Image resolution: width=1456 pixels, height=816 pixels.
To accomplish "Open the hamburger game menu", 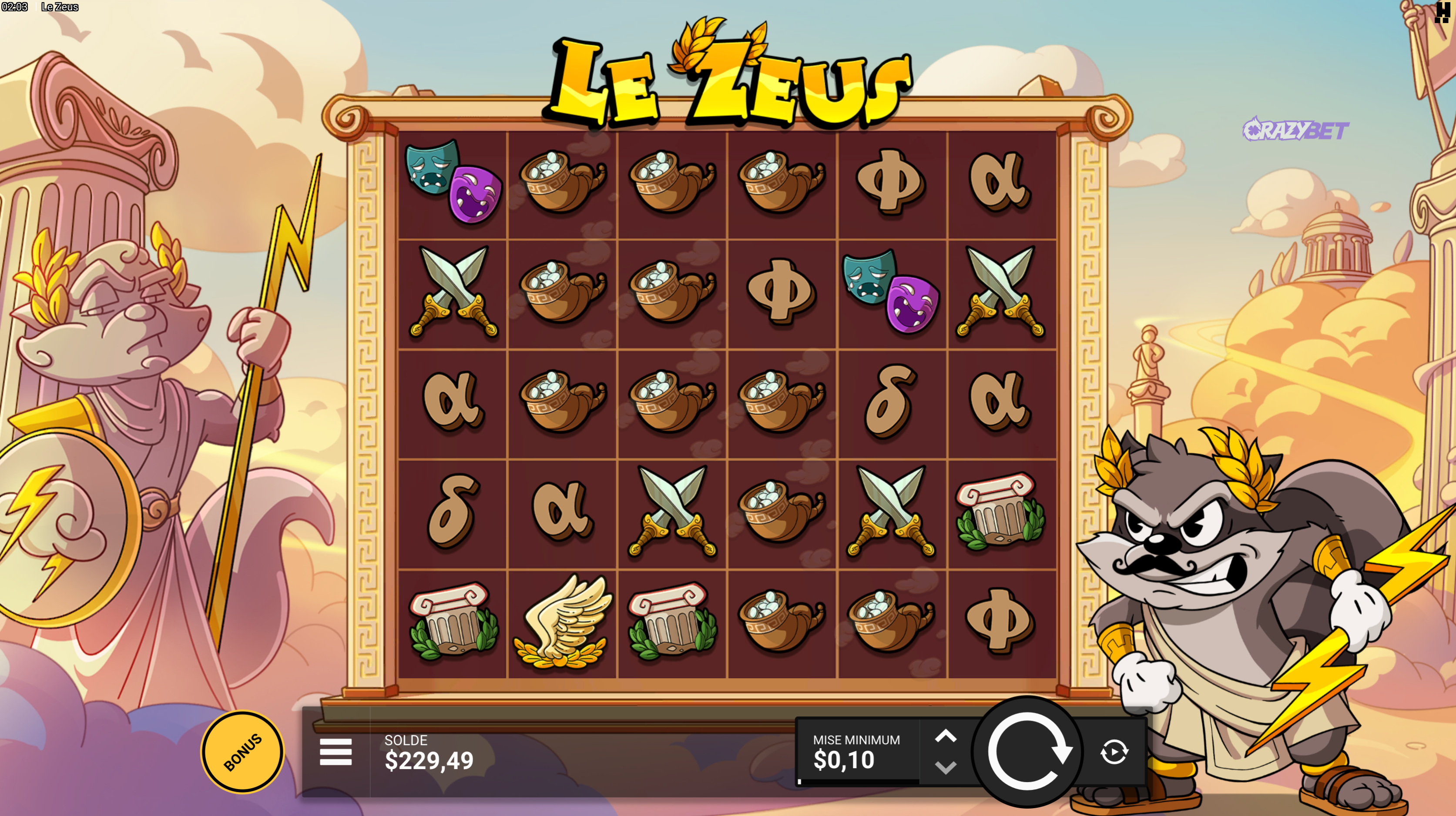I will pyautogui.click(x=336, y=752).
